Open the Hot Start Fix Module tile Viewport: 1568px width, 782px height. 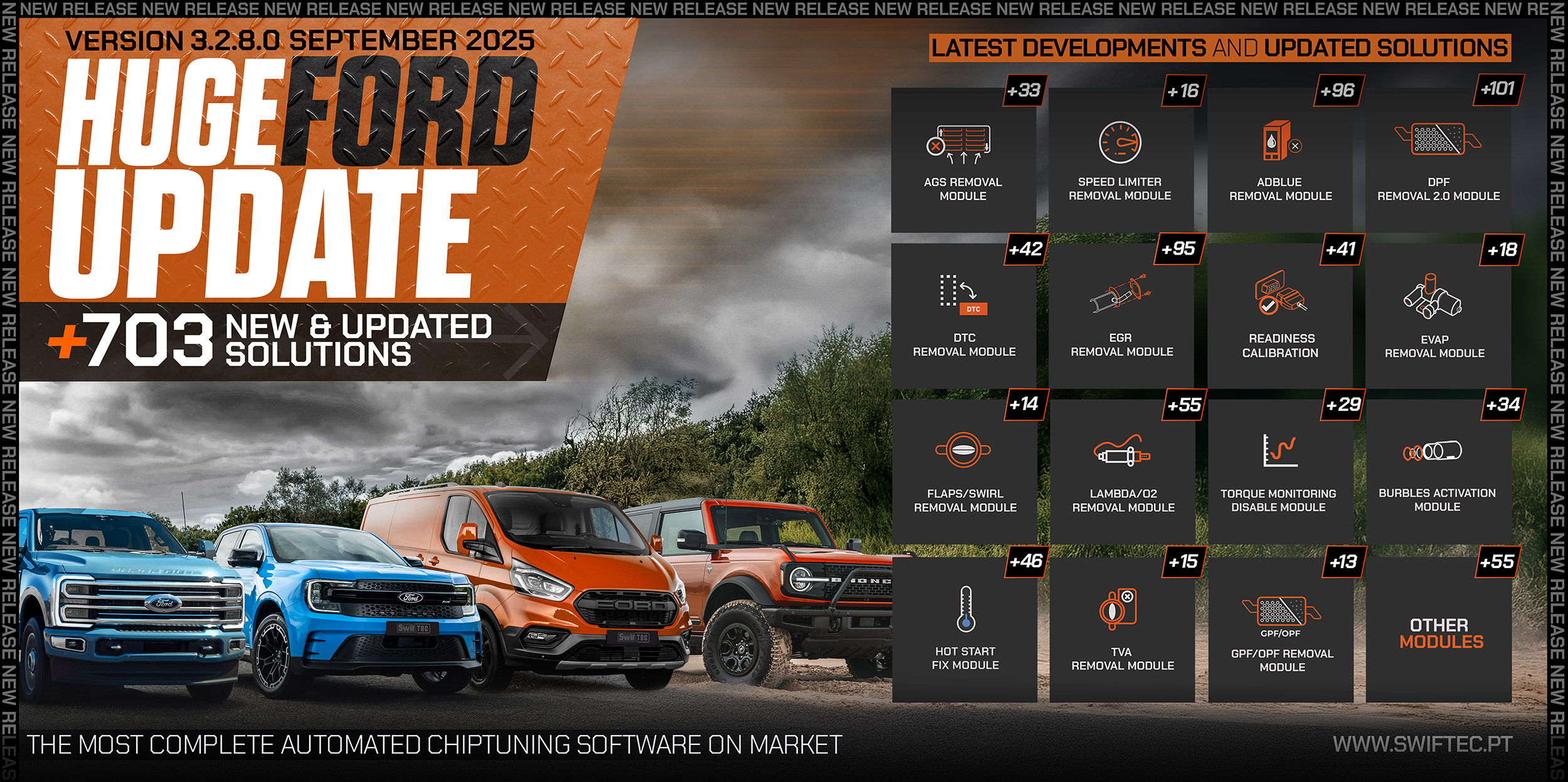[965, 630]
